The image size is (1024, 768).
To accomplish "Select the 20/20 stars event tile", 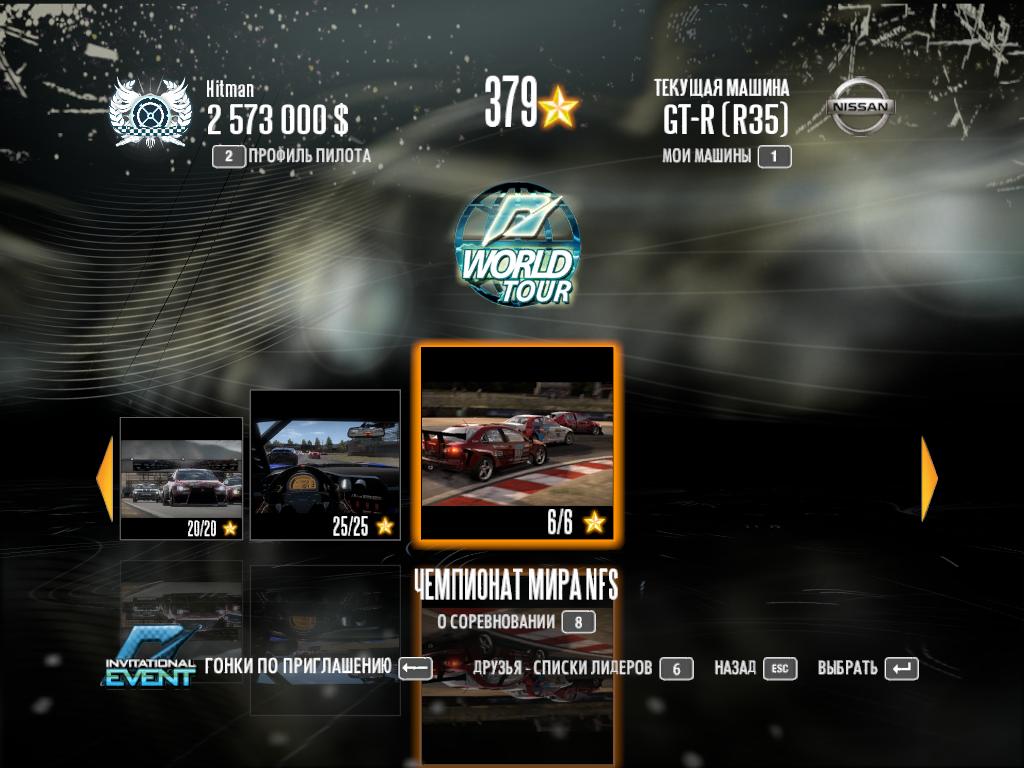I will click(x=181, y=479).
